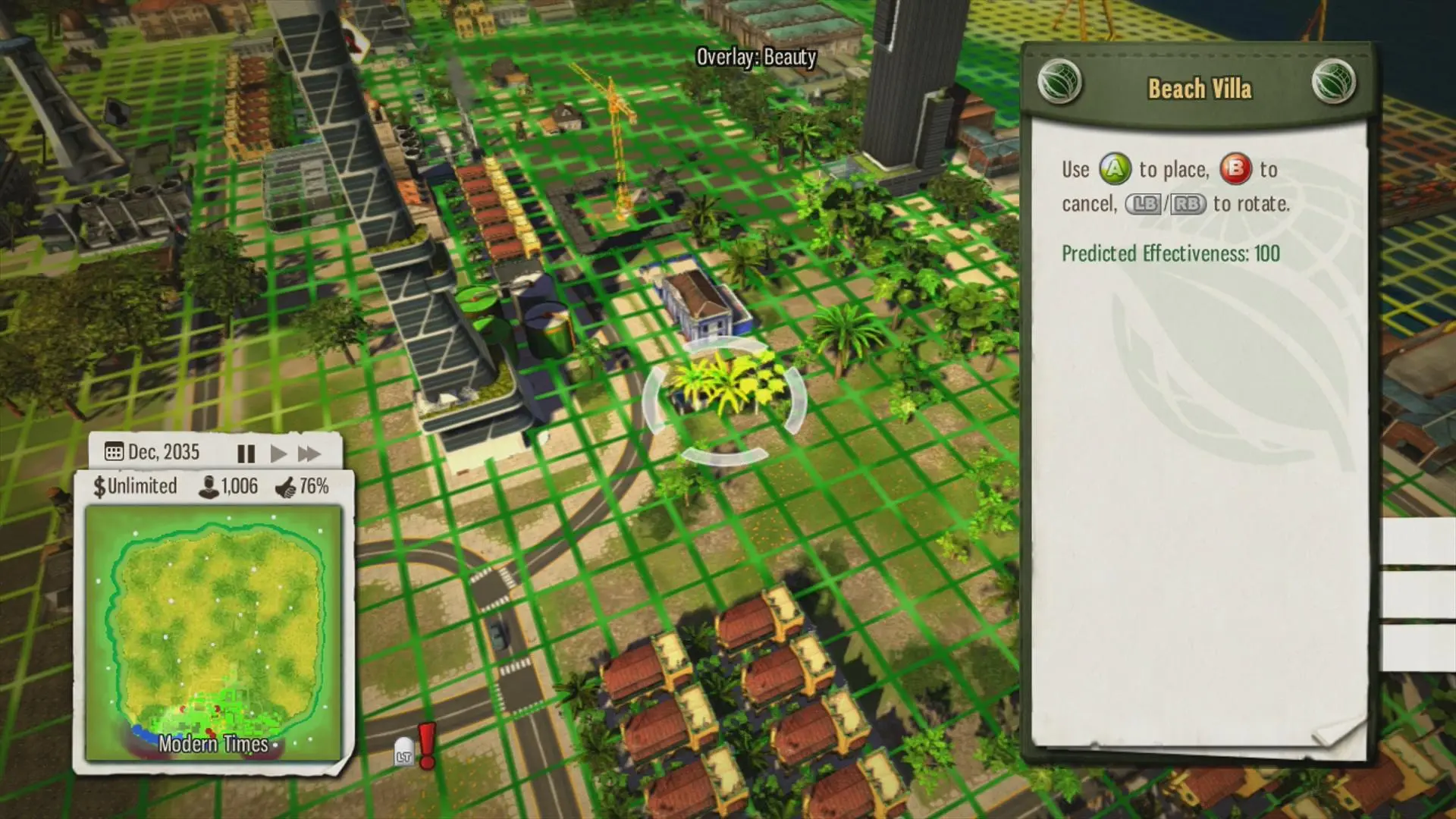Open the red exclamation alert
Viewport: 1456px width, 819px height.
point(427,744)
